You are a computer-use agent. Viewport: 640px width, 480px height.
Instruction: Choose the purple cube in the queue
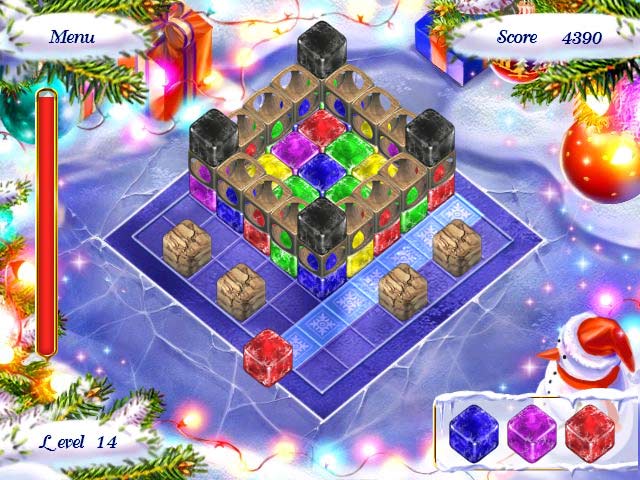coord(530,431)
